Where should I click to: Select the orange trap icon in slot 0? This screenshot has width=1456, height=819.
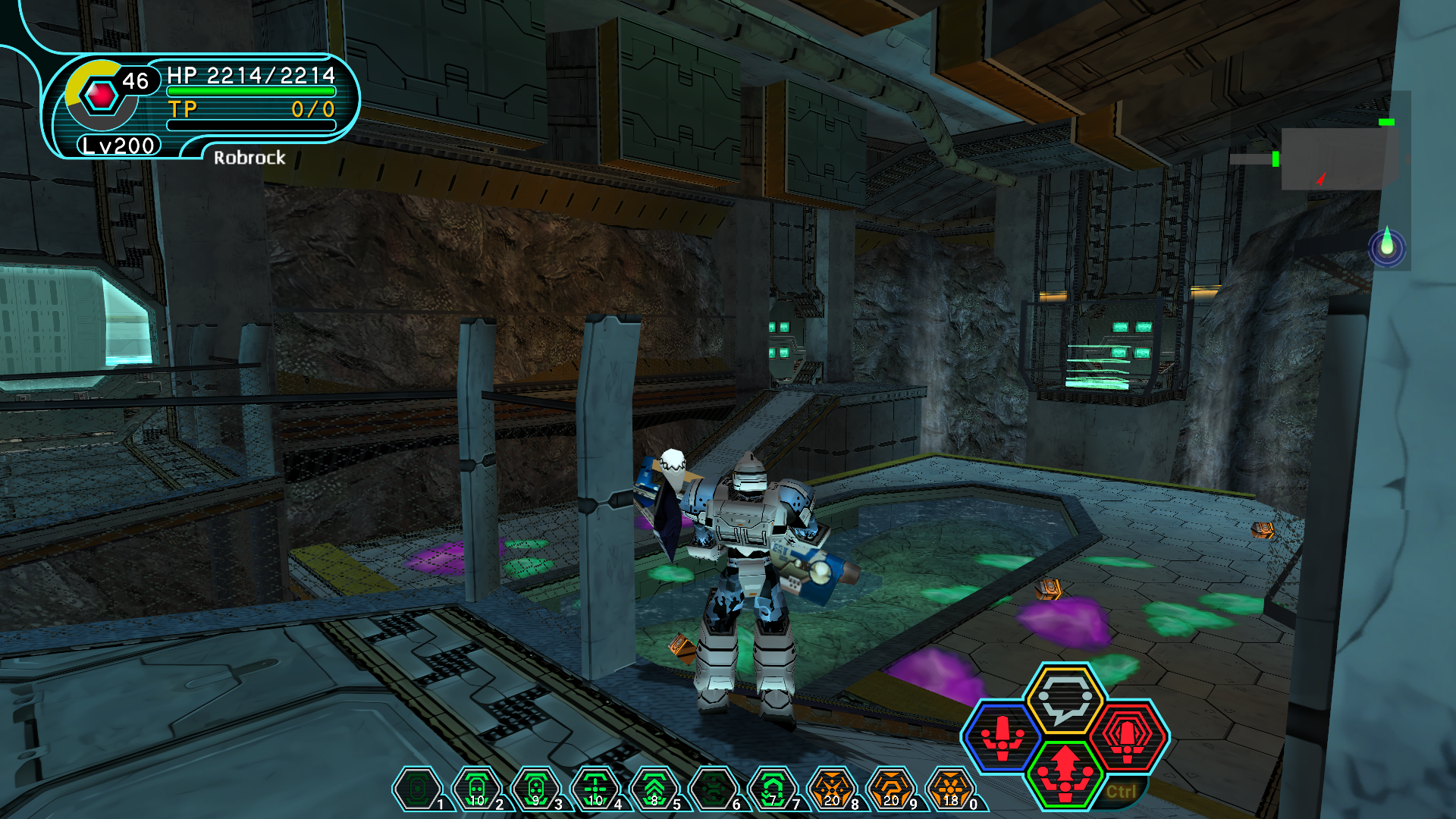pos(950,789)
